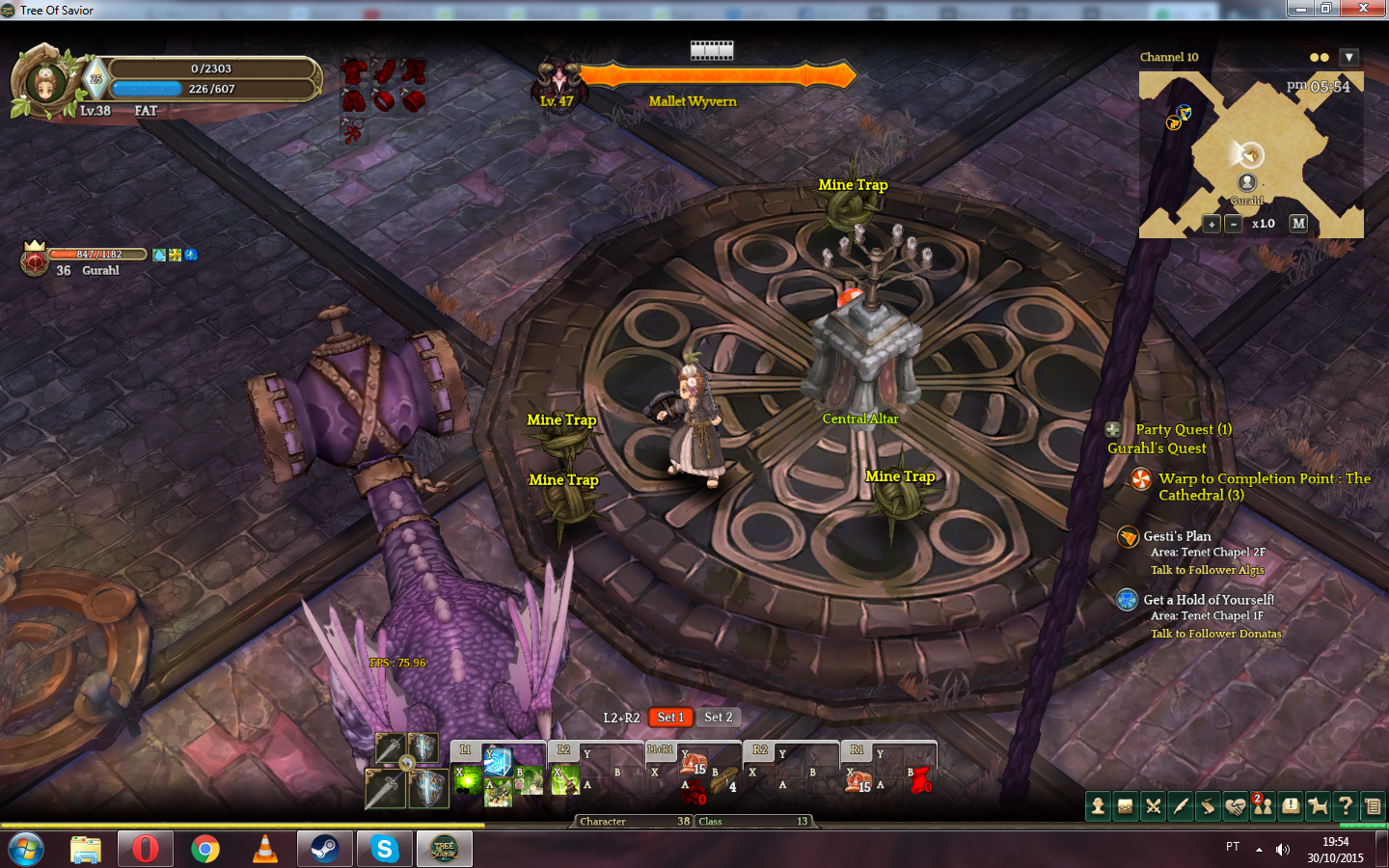Select the Set 1 hotbar tab
The width and height of the screenshot is (1389, 868).
670,717
